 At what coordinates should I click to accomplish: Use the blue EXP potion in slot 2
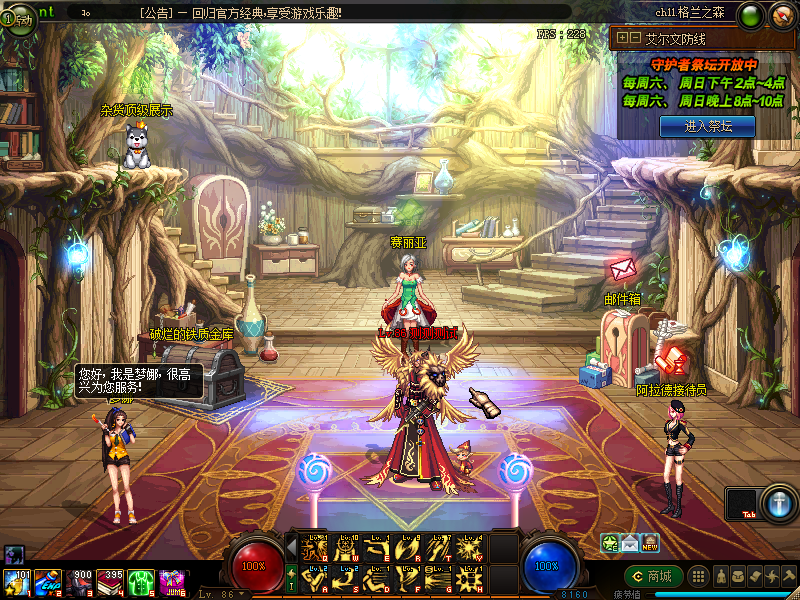(x=47, y=582)
